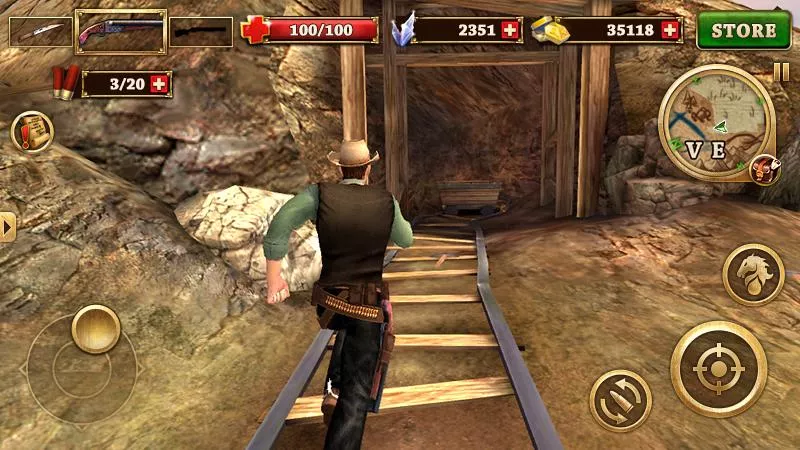Pause the game

(780, 72)
